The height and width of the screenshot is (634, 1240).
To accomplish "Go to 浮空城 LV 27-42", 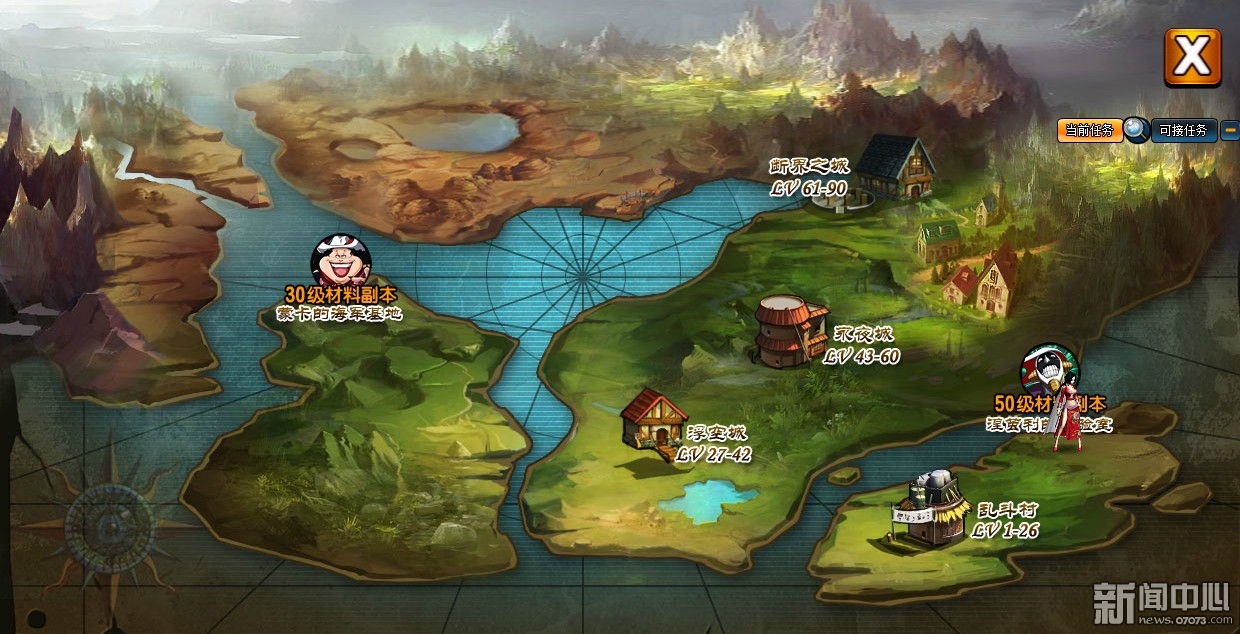I will pos(654,421).
